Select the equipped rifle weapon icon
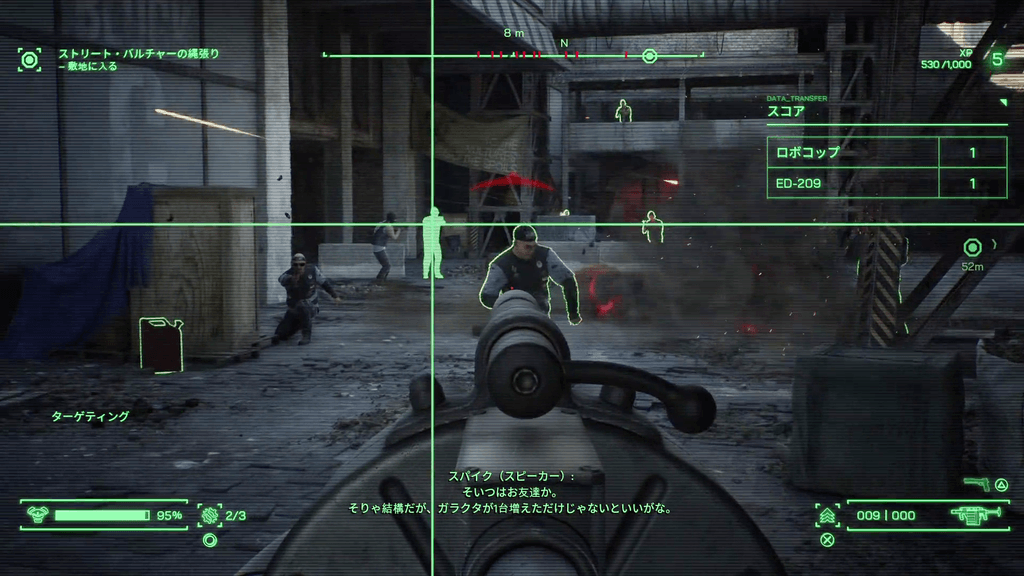Screen dimensions: 1024x576 point(967,515)
